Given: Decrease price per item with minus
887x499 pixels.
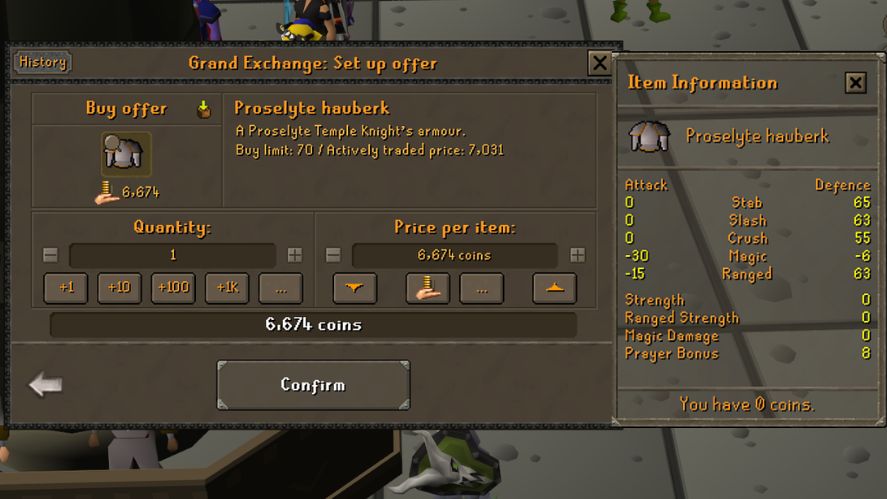Looking at the screenshot, I should pyautogui.click(x=333, y=255).
